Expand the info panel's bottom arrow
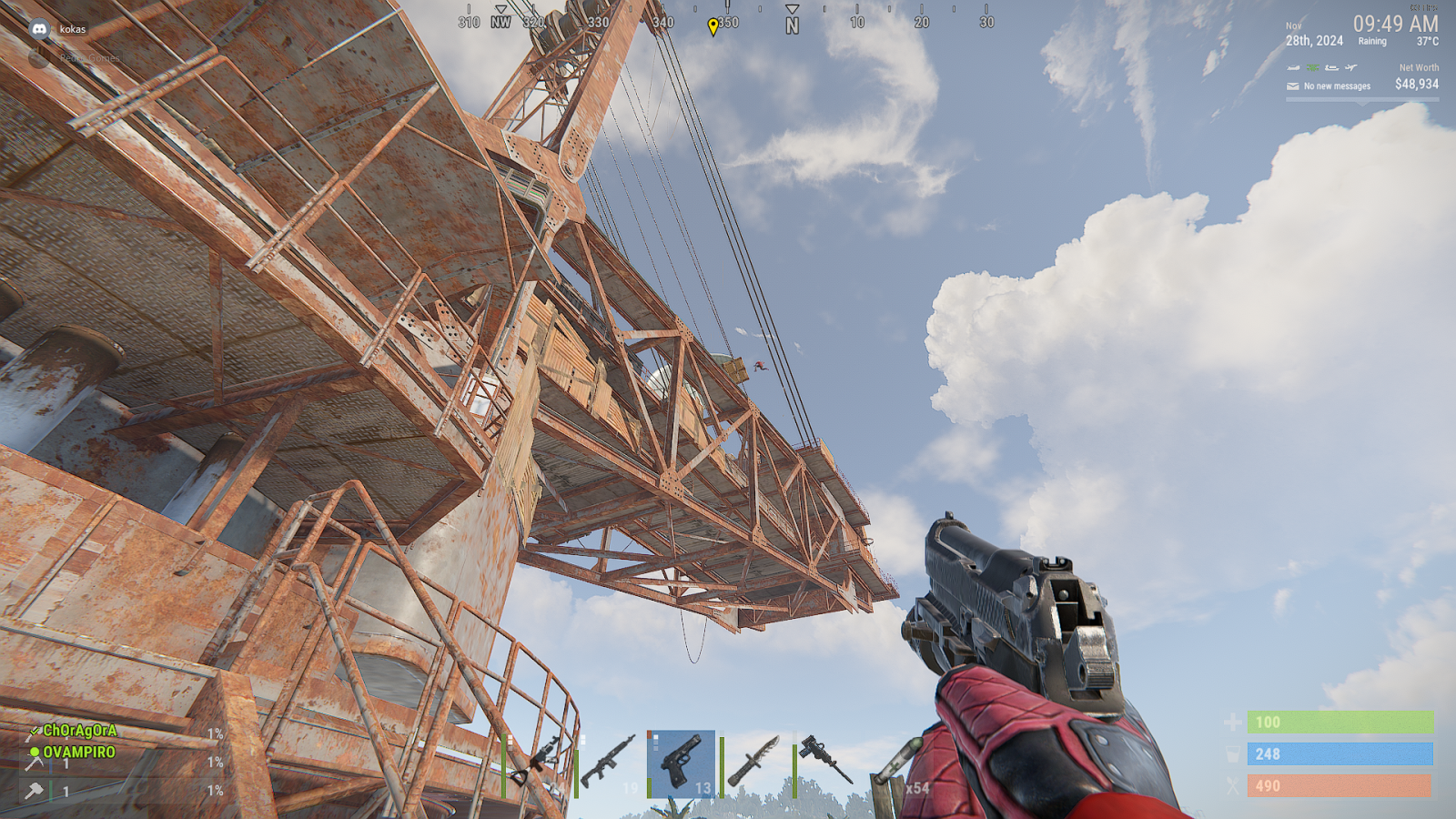The image size is (1456, 819). click(1361, 102)
